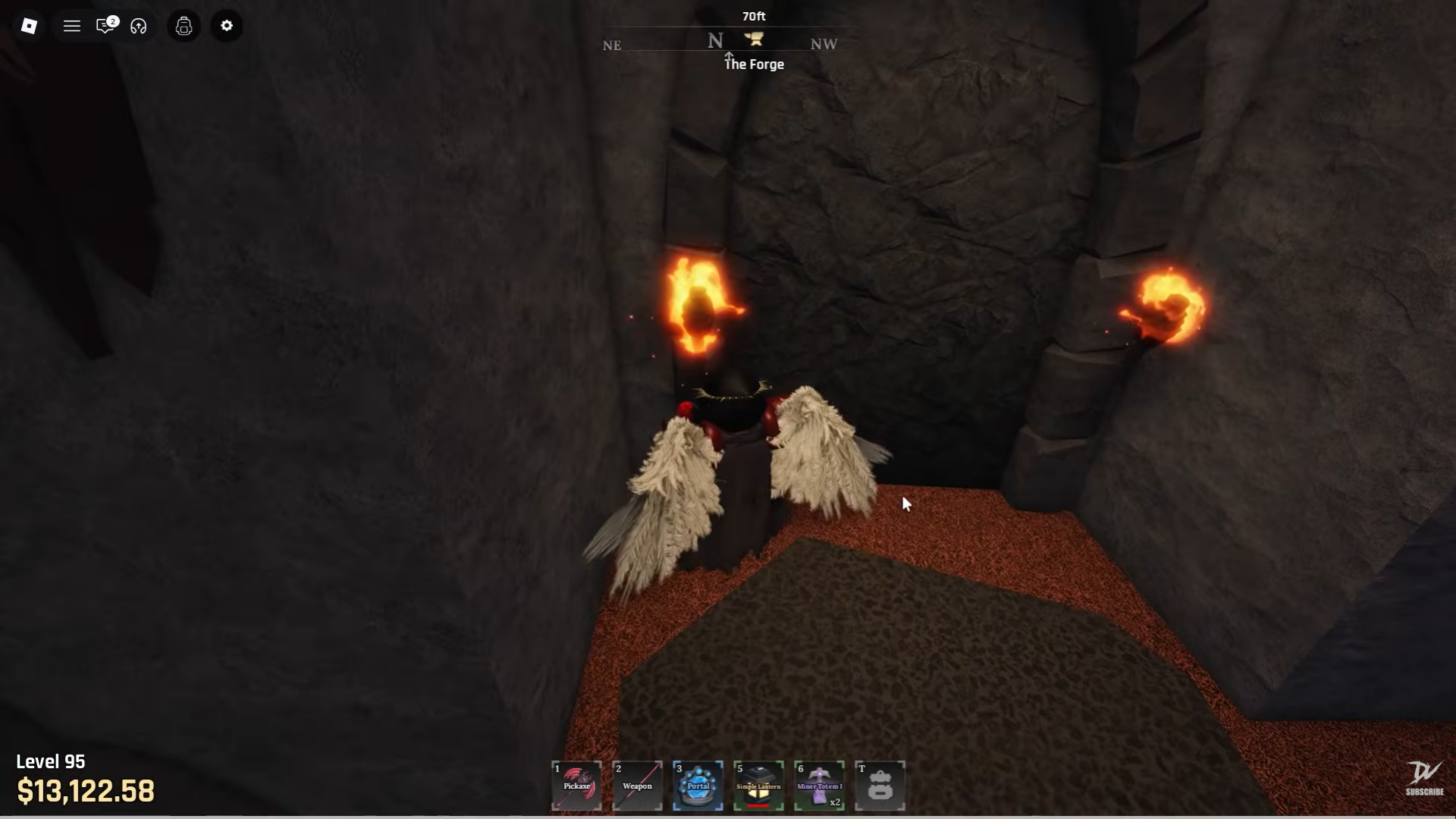Screen dimensions: 1456x819
Task: Select the Simple Lantern slot
Action: pyautogui.click(x=758, y=786)
